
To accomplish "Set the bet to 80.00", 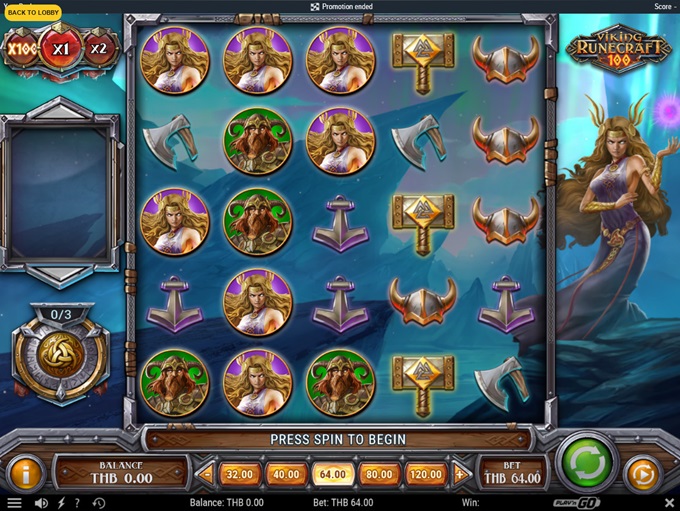I will coord(379,474).
